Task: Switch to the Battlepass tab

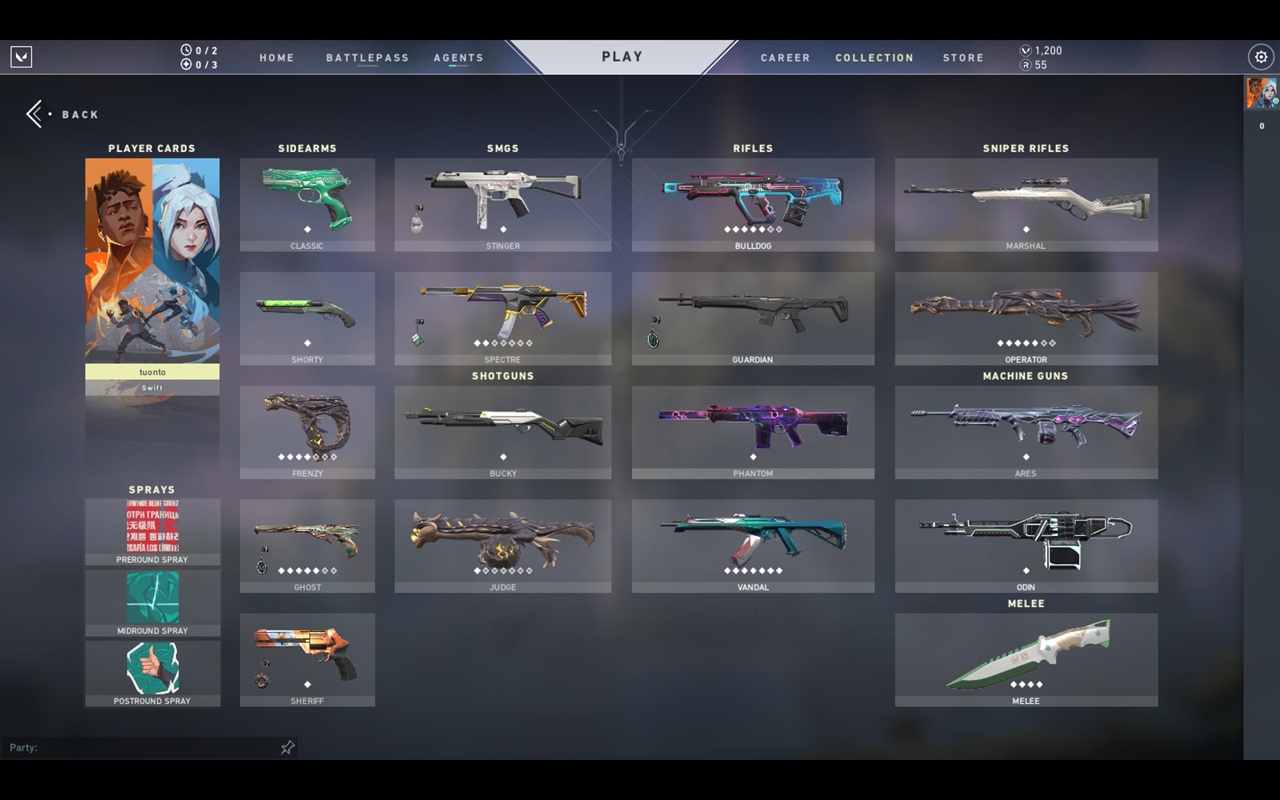Action: tap(367, 58)
